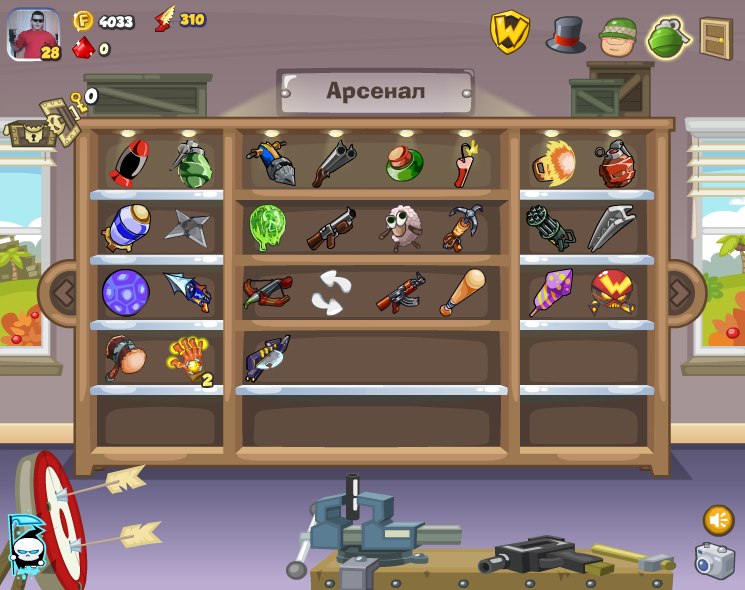Select the black minigun weapon
The height and width of the screenshot is (590, 745).
pyautogui.click(x=549, y=228)
